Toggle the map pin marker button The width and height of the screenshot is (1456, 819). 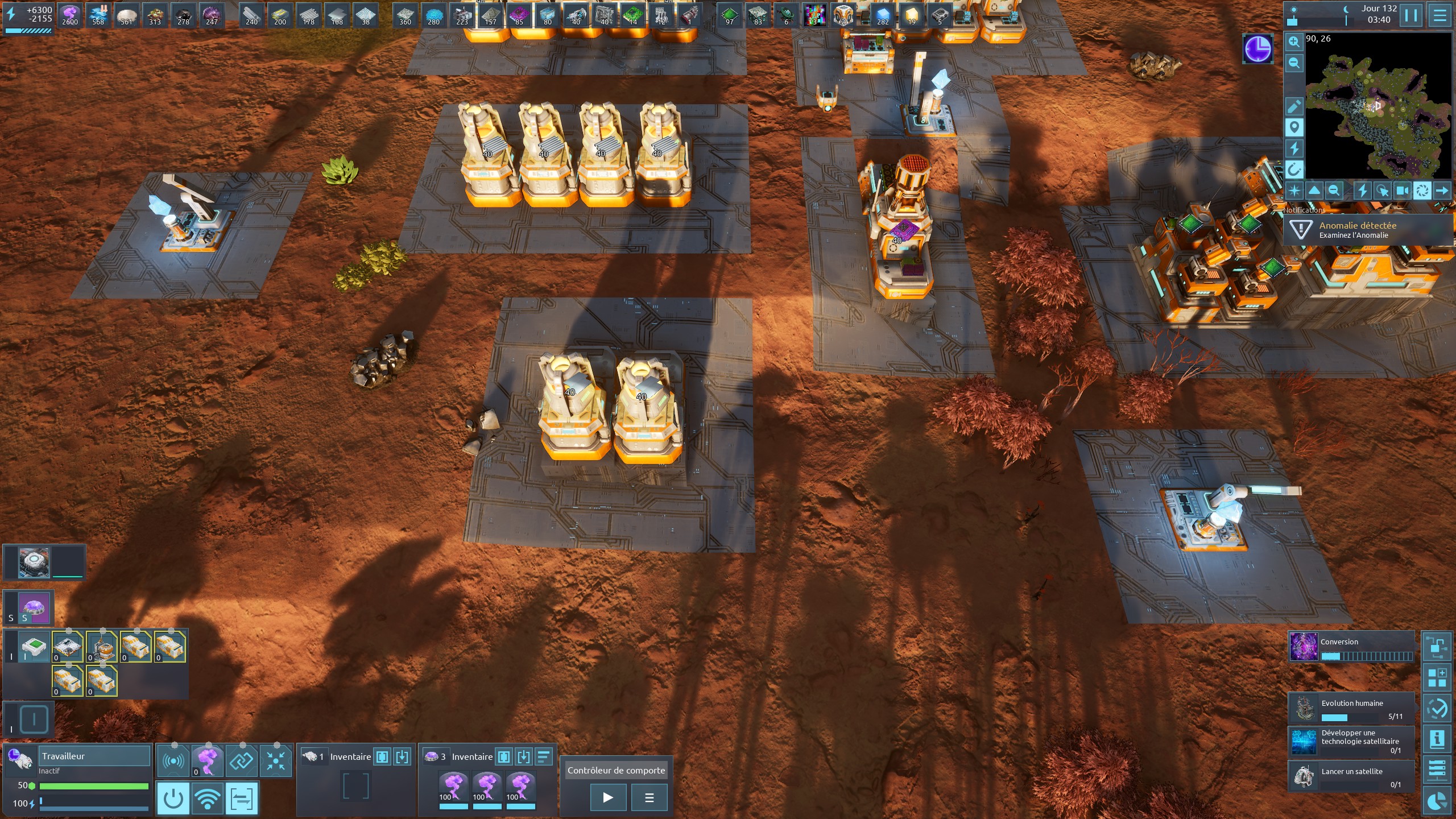click(1294, 127)
